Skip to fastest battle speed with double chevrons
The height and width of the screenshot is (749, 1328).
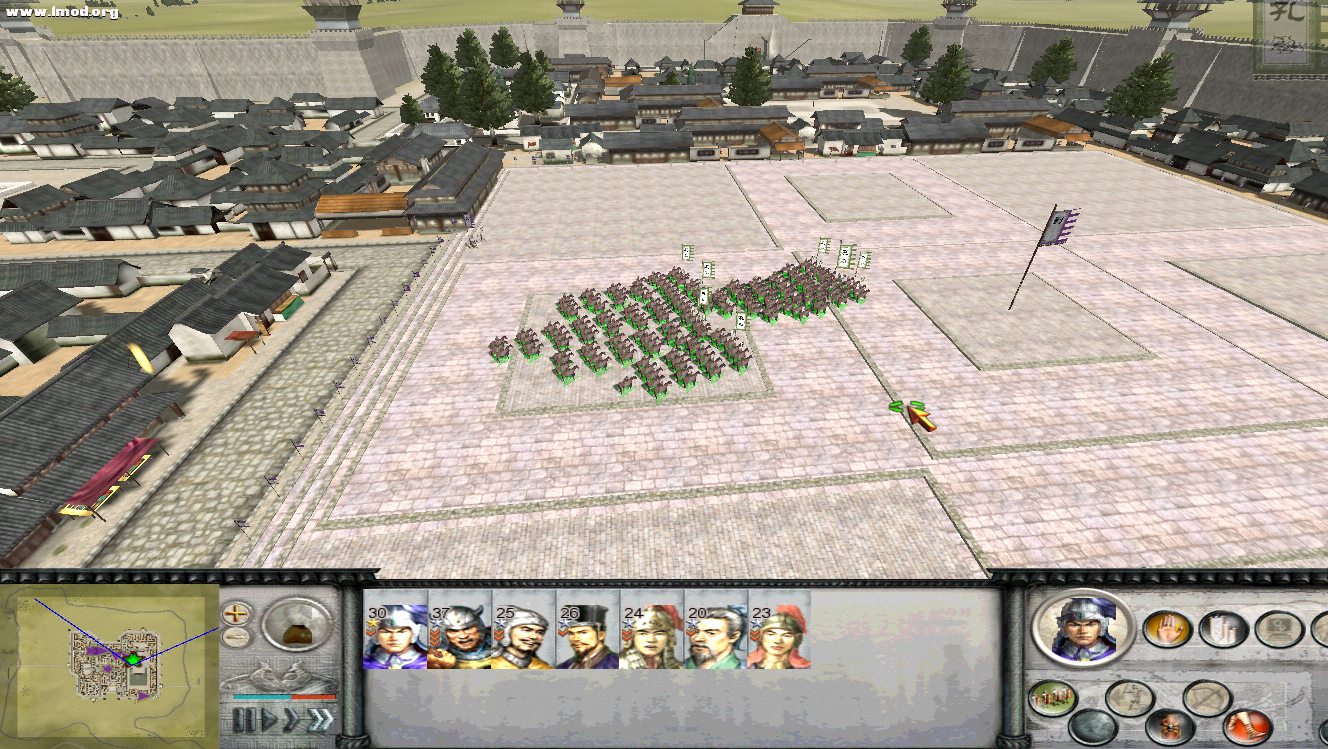(321, 717)
